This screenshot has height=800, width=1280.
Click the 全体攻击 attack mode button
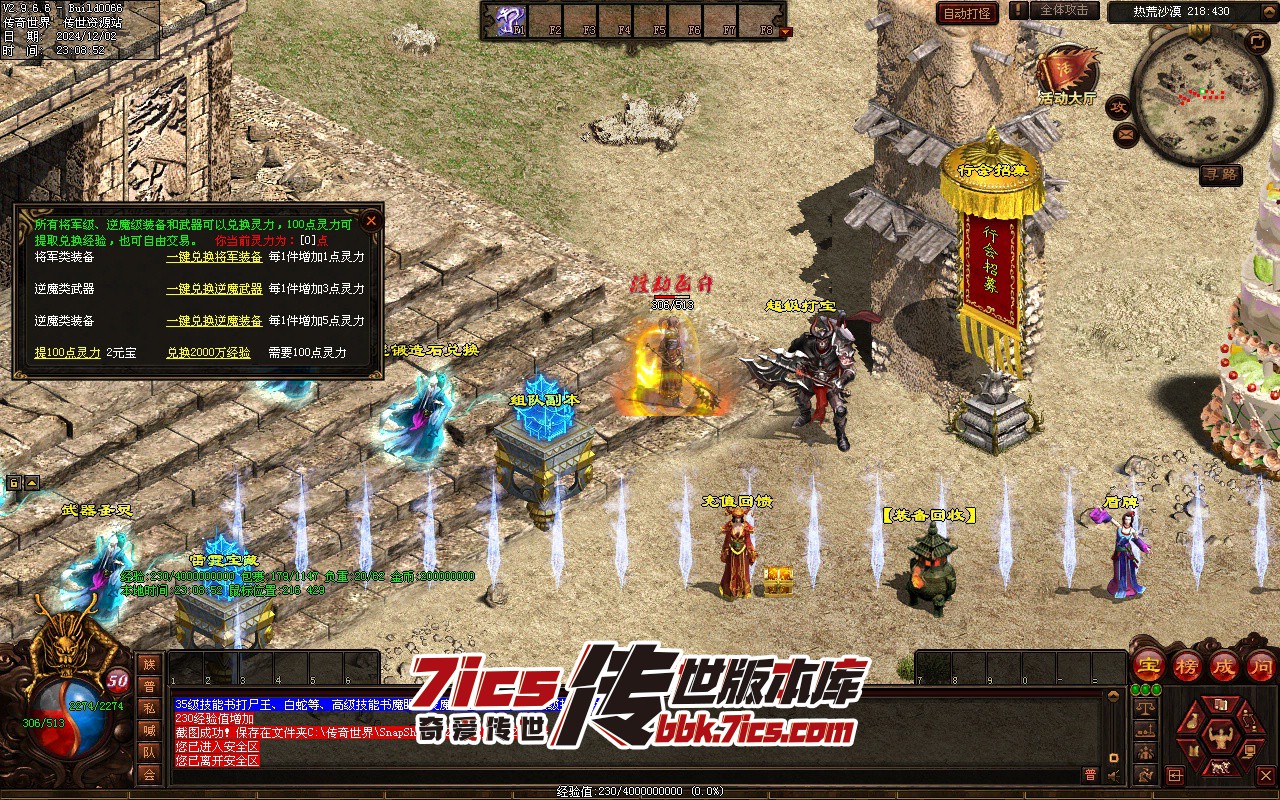pyautogui.click(x=1063, y=10)
